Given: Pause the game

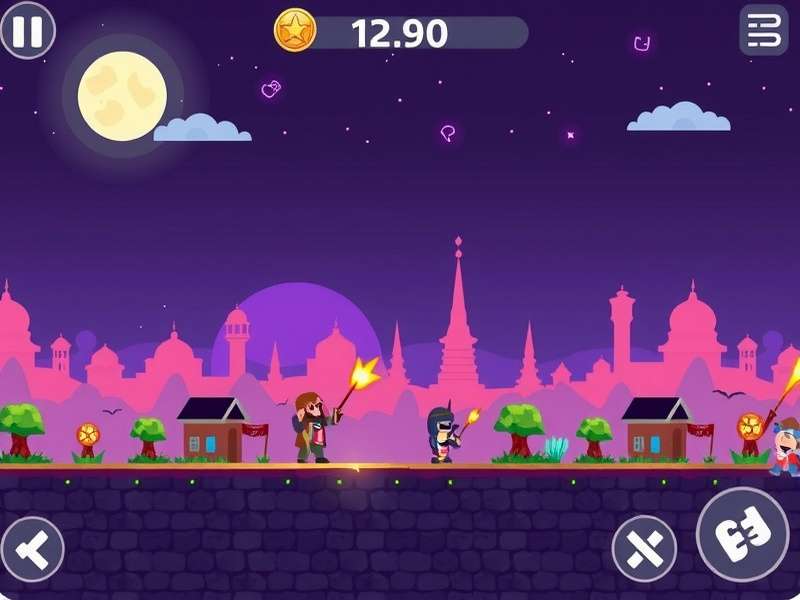Looking at the screenshot, I should pos(27,31).
